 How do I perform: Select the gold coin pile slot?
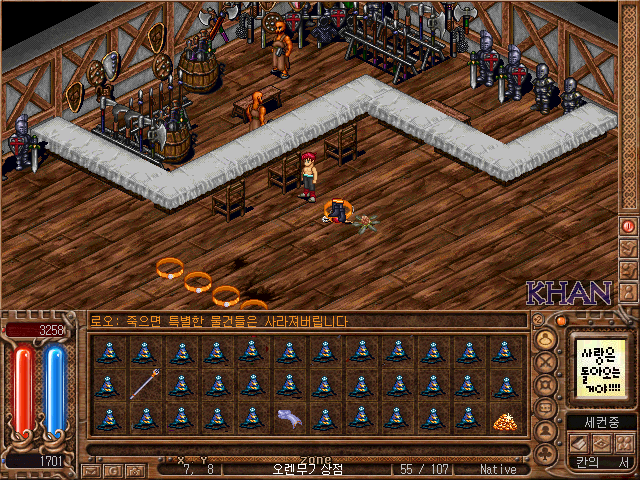[x=505, y=420]
